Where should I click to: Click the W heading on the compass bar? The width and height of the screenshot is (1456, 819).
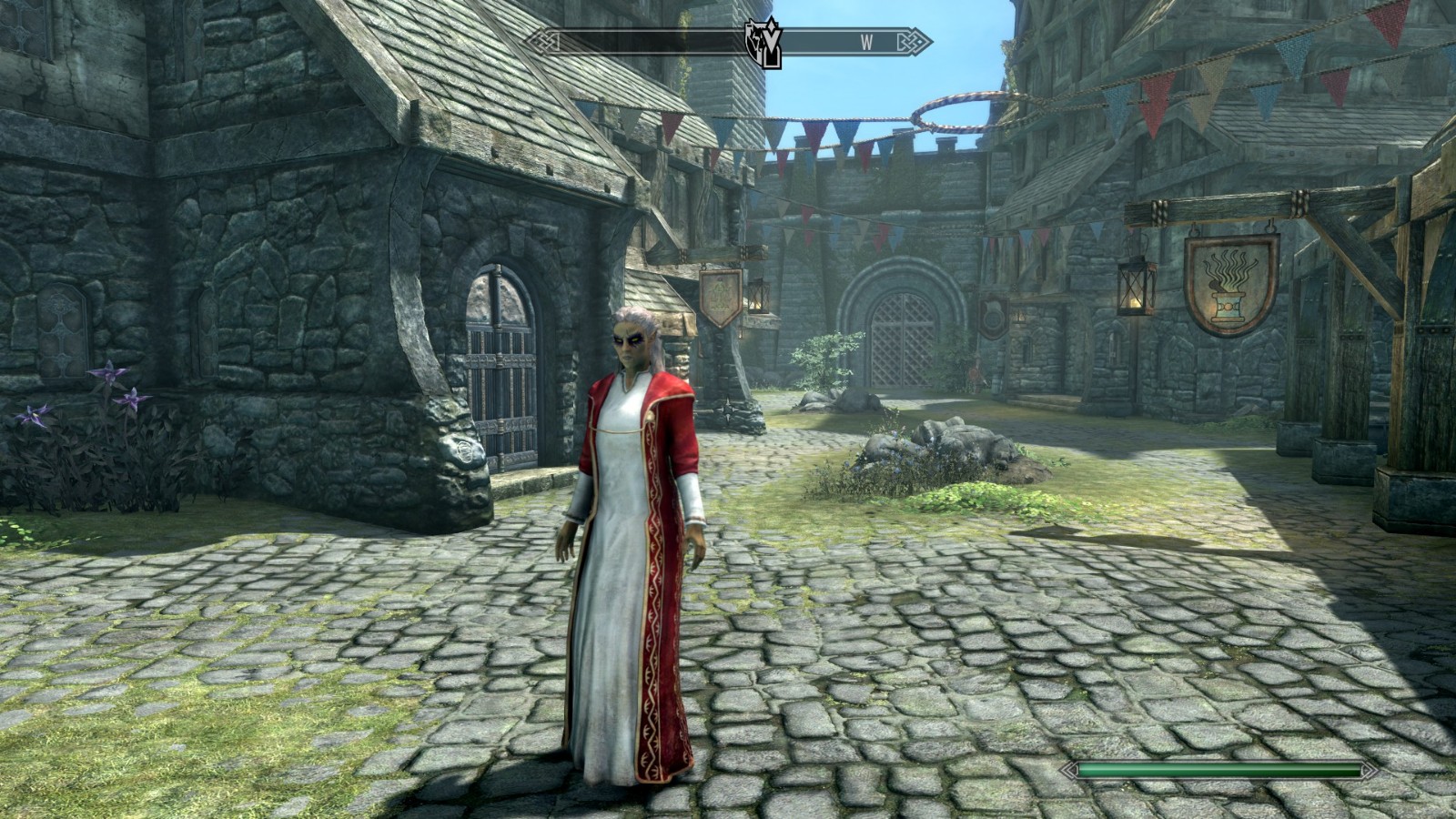[x=866, y=41]
